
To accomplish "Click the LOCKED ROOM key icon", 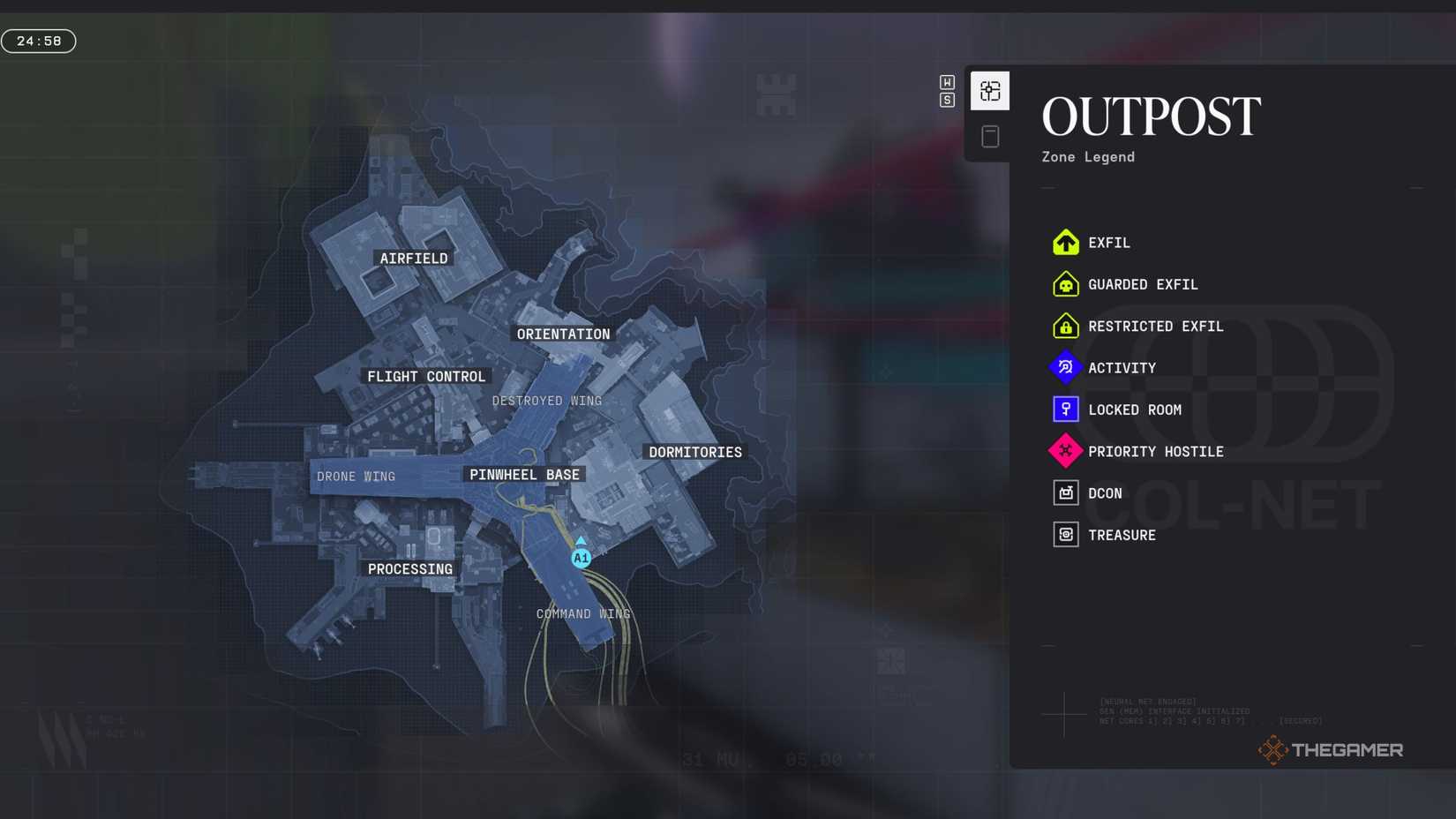I will (x=1065, y=409).
